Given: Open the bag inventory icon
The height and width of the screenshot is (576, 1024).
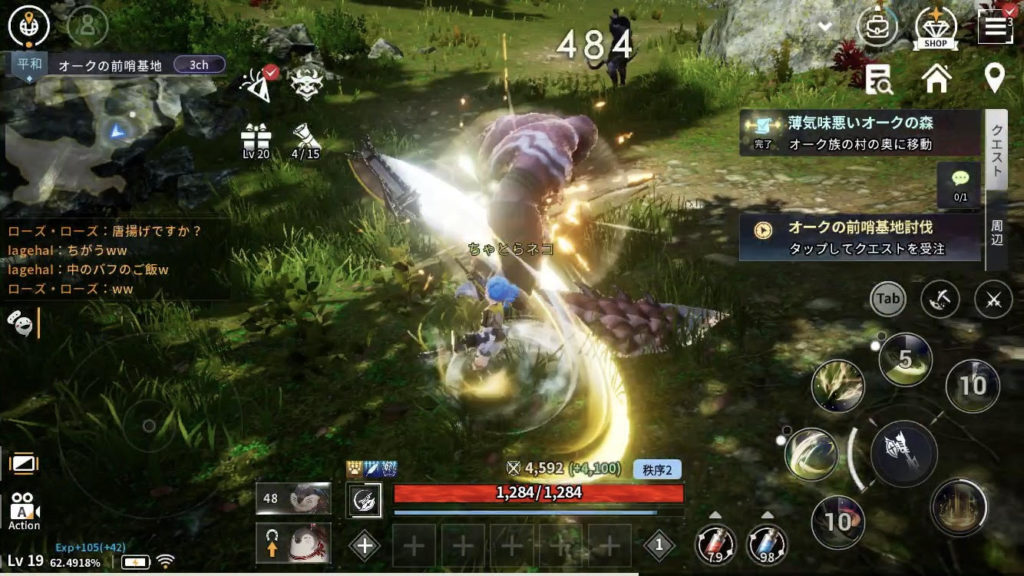Looking at the screenshot, I should 877,26.
